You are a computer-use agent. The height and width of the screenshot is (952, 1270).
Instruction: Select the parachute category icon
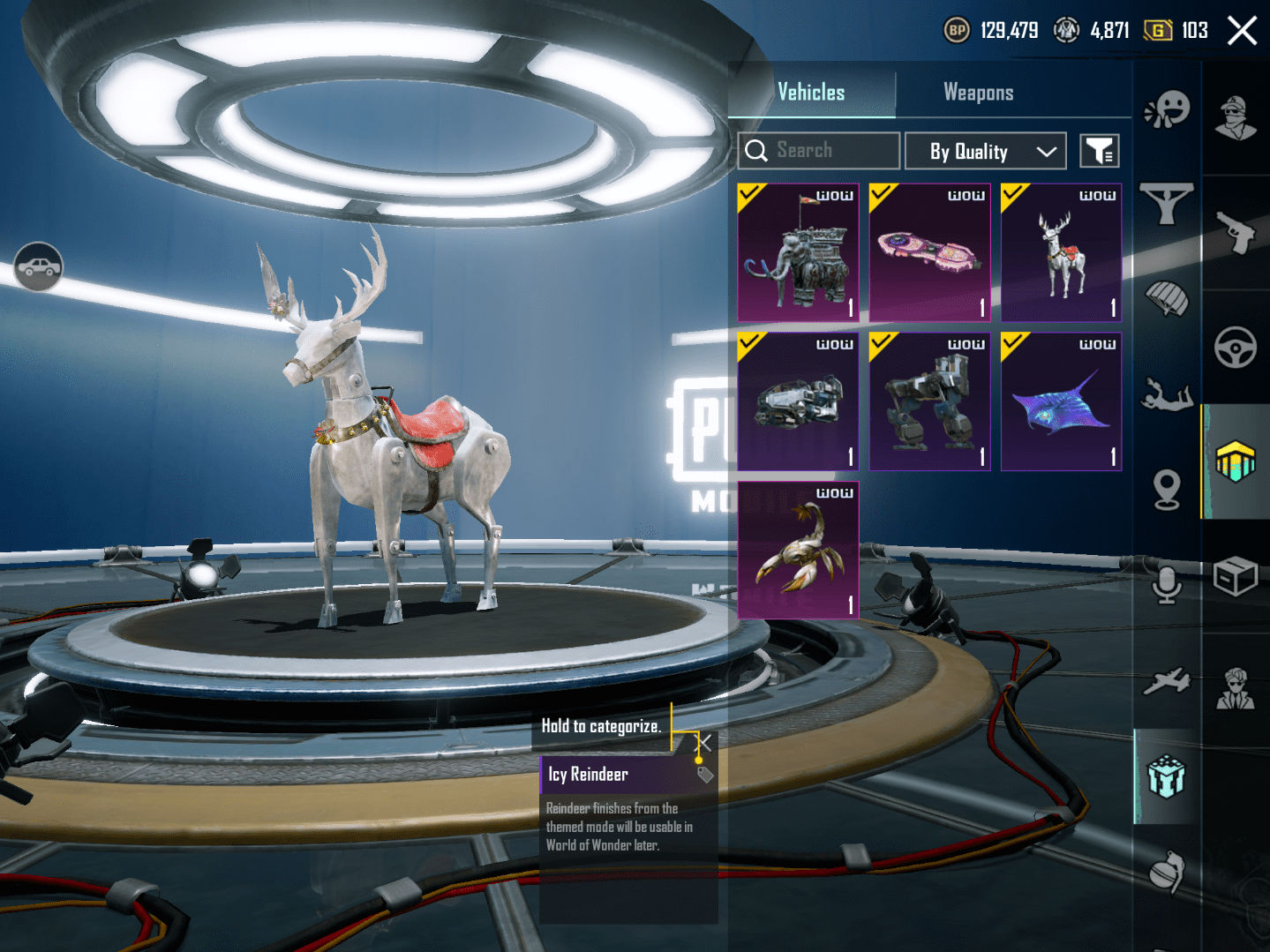click(1167, 299)
